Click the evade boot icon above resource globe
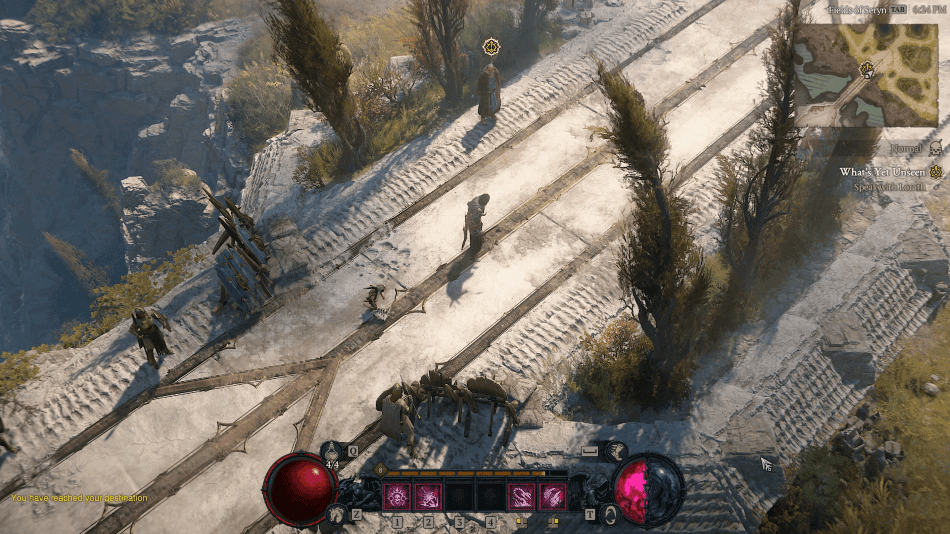 tap(616, 450)
